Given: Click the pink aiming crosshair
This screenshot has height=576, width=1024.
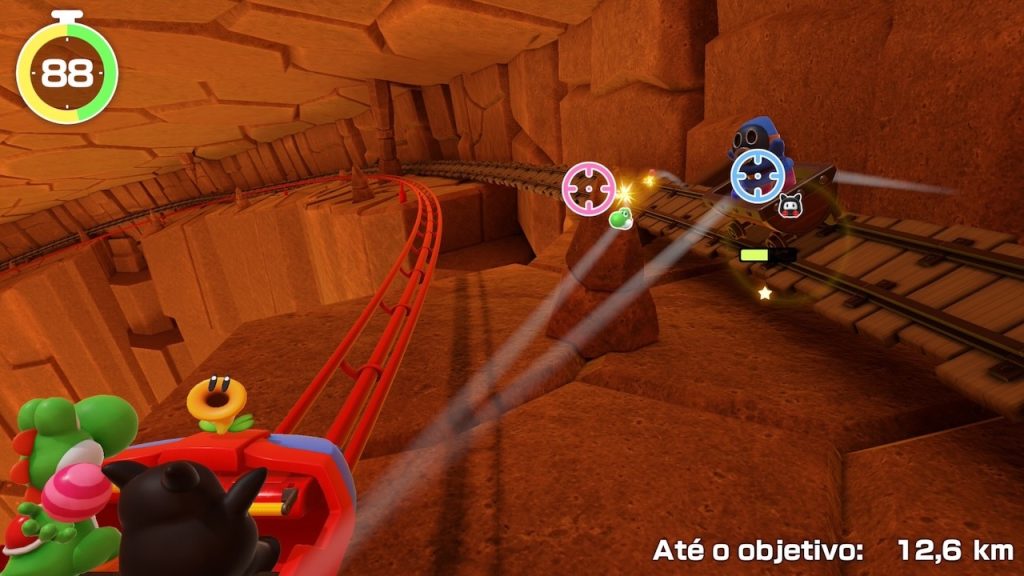Looking at the screenshot, I should [588, 185].
